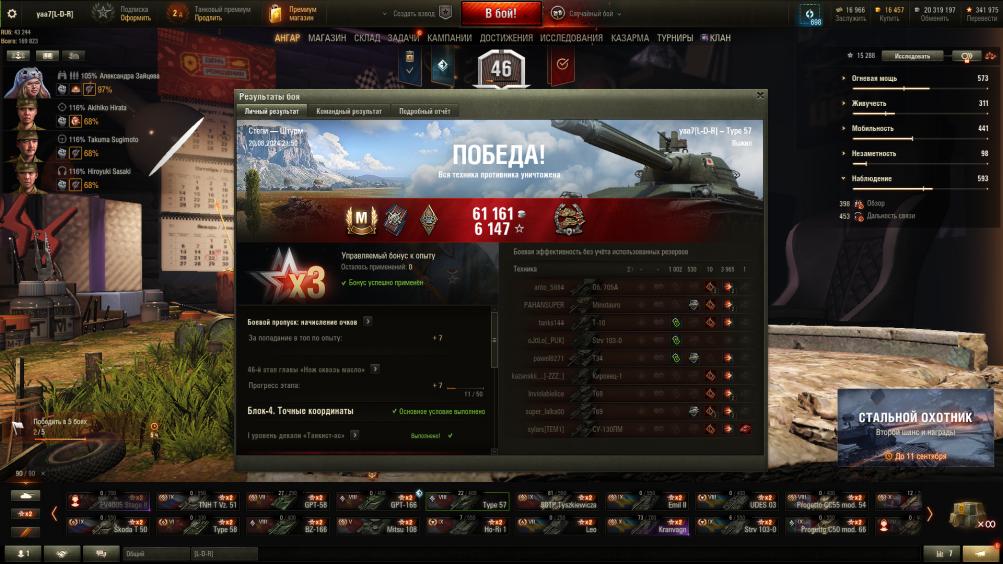Open game settings gear icon
The height and width of the screenshot is (564, 1003).
coord(12,14)
